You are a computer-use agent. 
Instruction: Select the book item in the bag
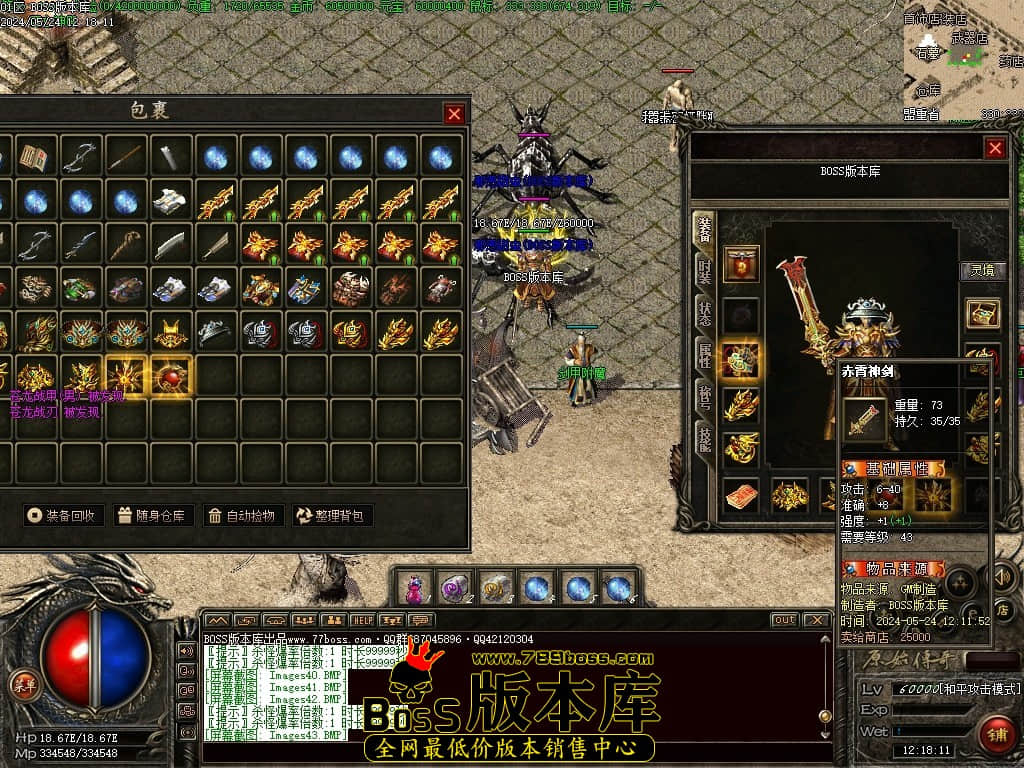tap(34, 157)
